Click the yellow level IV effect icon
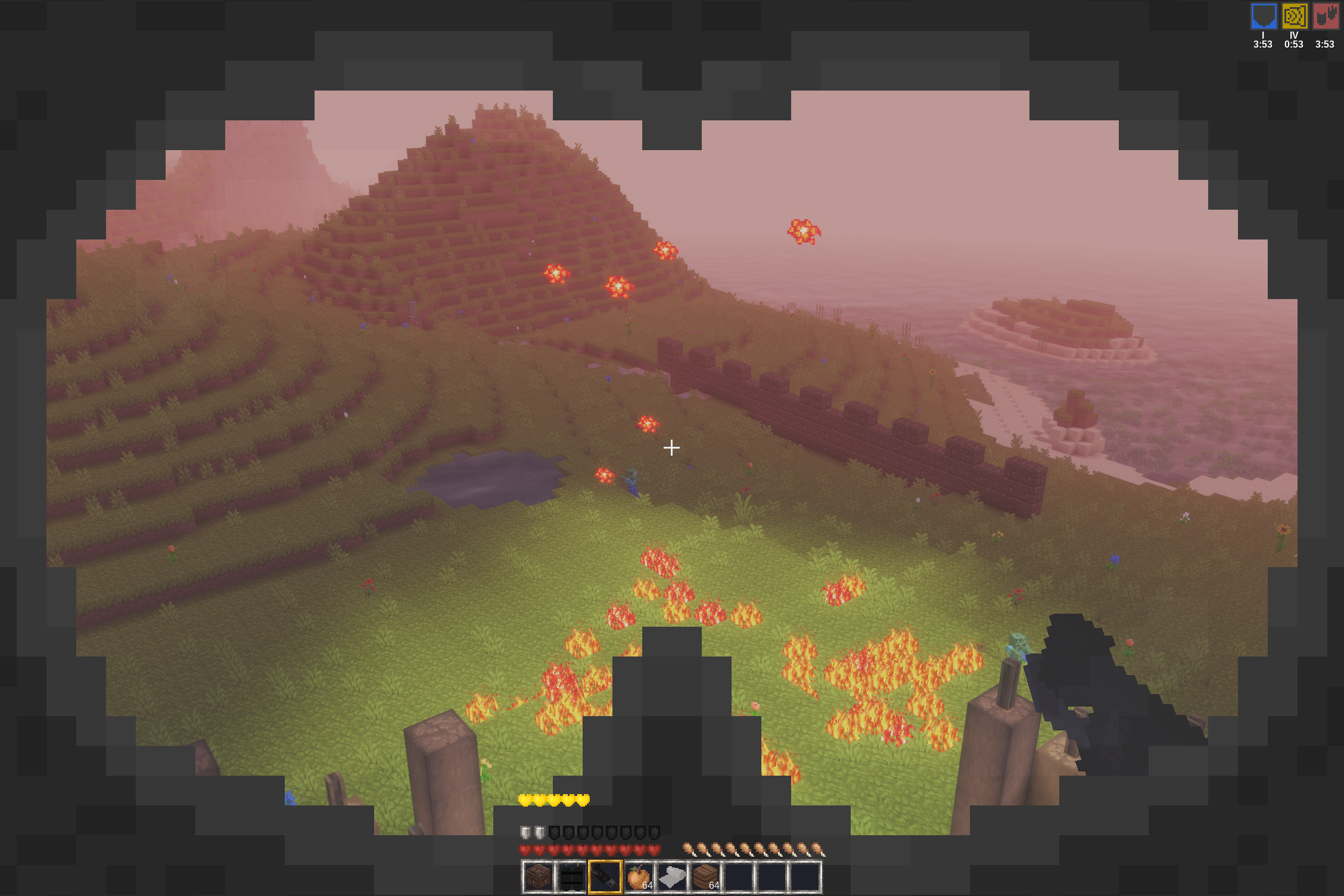Screen dimensions: 1344x896 (x=1294, y=16)
